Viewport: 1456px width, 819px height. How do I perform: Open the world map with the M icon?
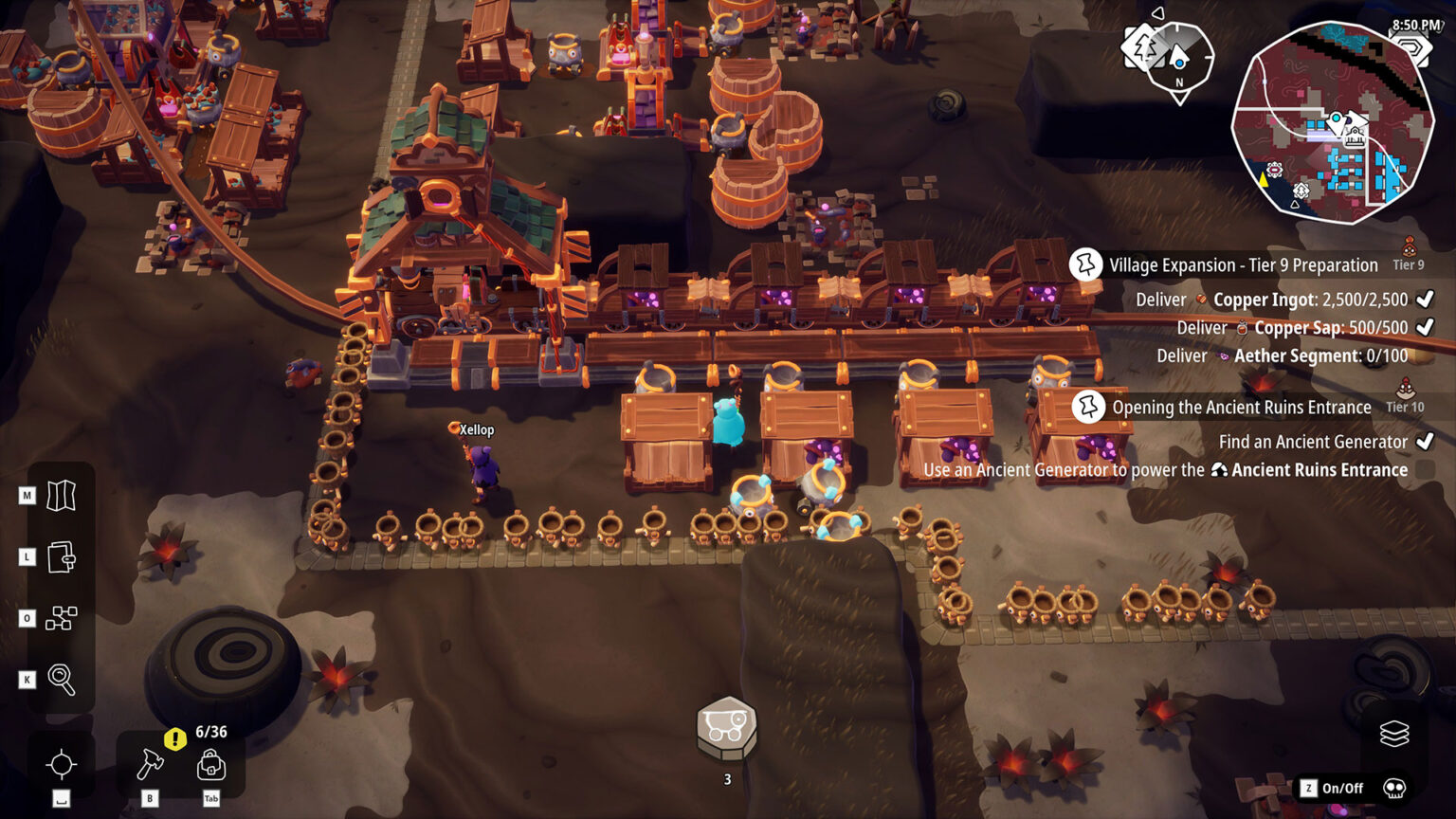62,495
